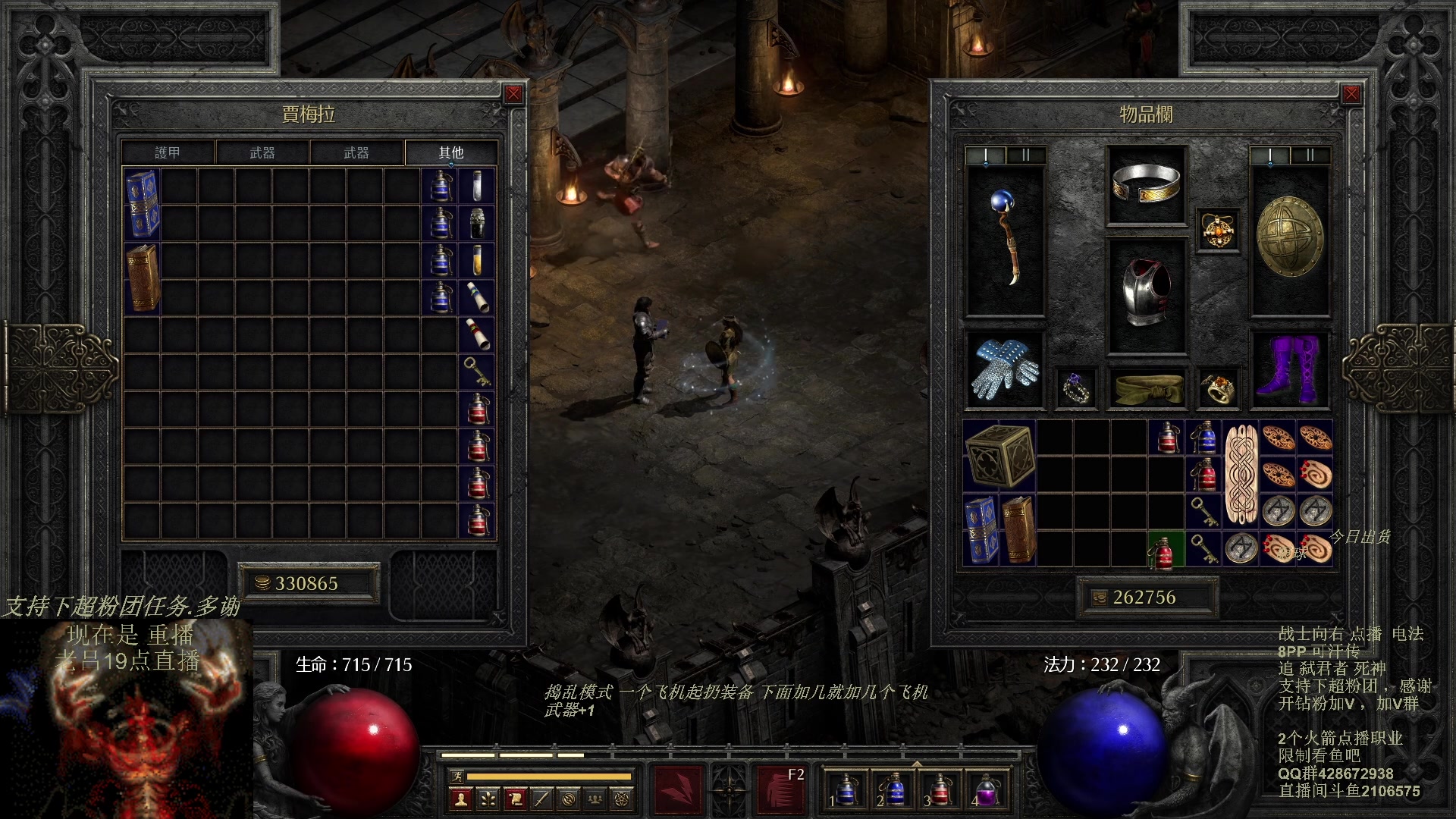The image size is (1456, 819).
Task: Buy the blue tome from the vendor
Action: 142,204
